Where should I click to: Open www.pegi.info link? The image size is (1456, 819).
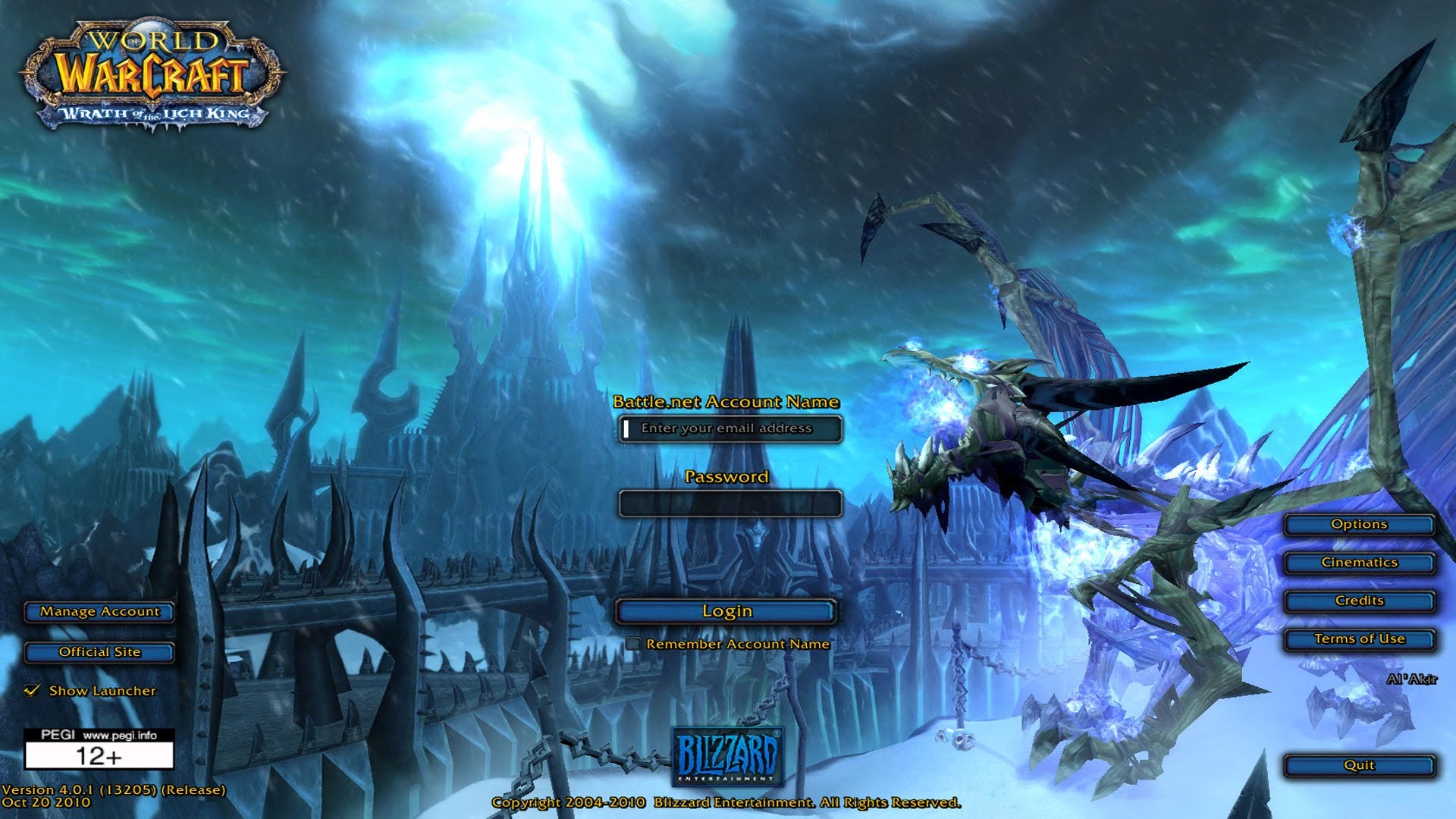[x=121, y=733]
